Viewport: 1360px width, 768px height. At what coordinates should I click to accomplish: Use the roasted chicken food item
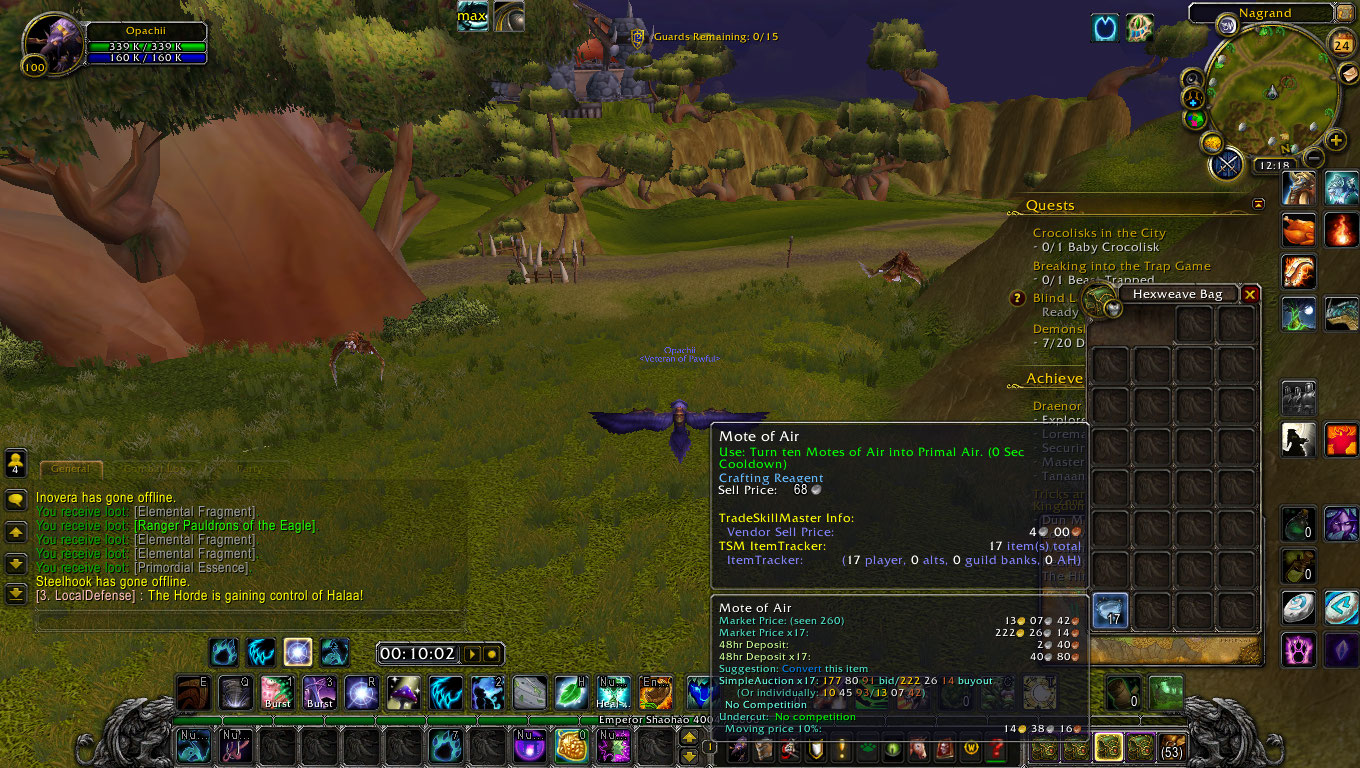pyautogui.click(x=1299, y=230)
